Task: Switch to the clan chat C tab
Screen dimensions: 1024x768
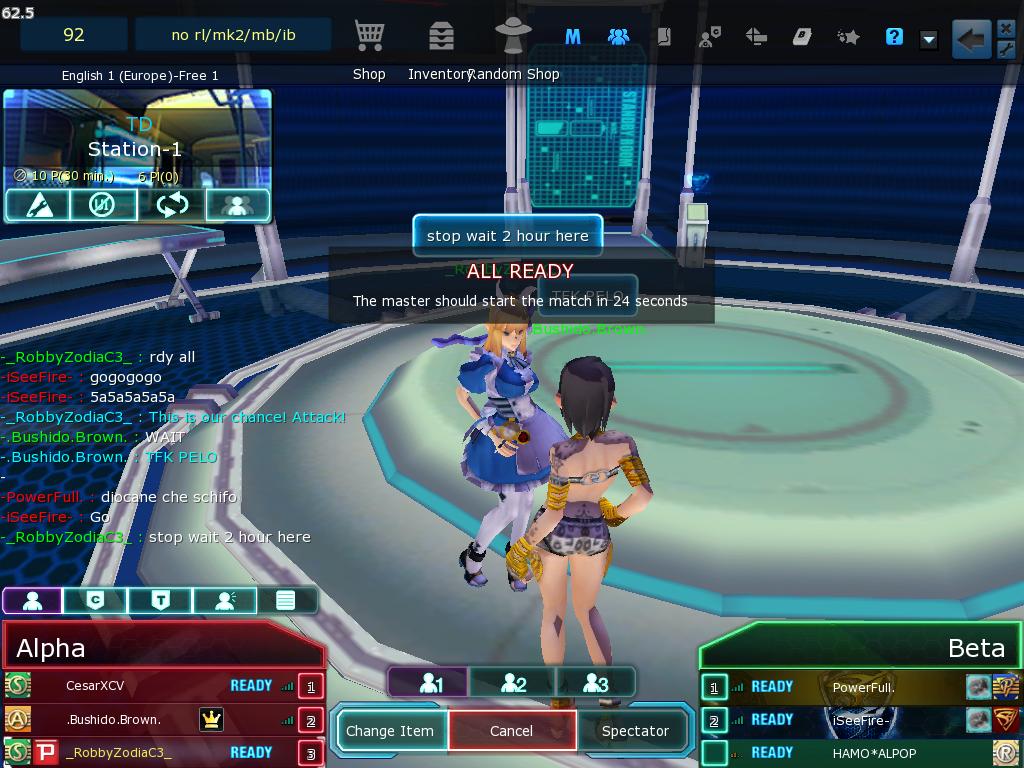Action: click(x=96, y=600)
